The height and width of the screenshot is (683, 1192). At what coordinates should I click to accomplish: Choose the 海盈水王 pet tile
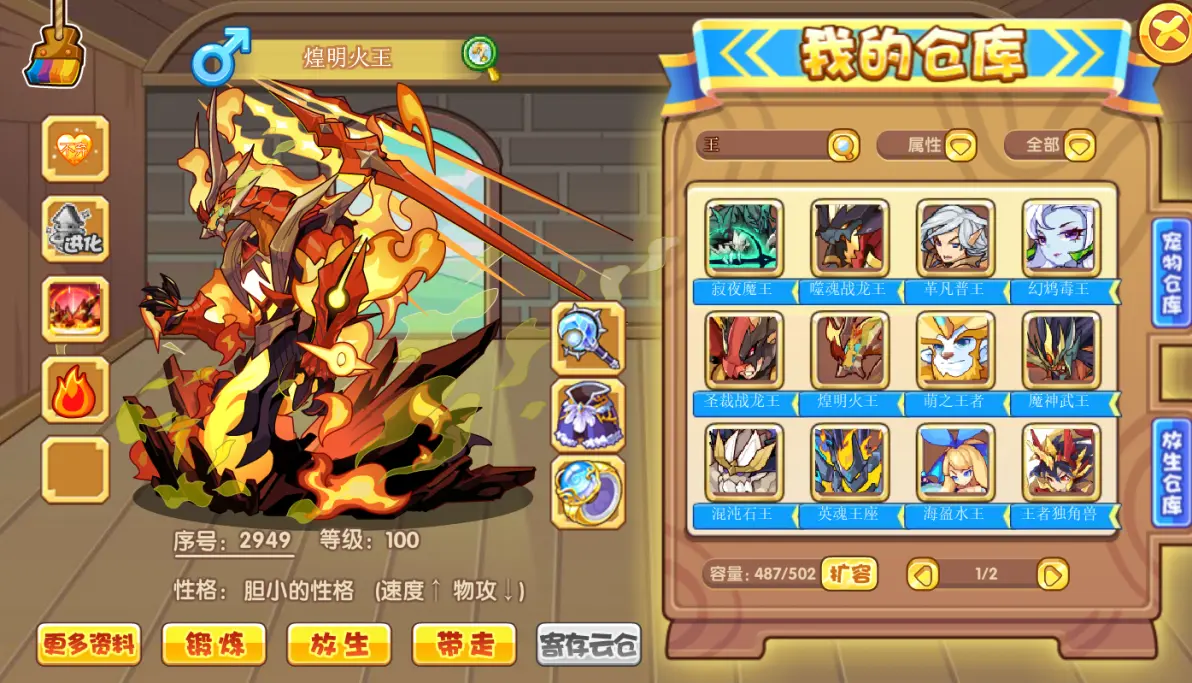tap(955, 463)
